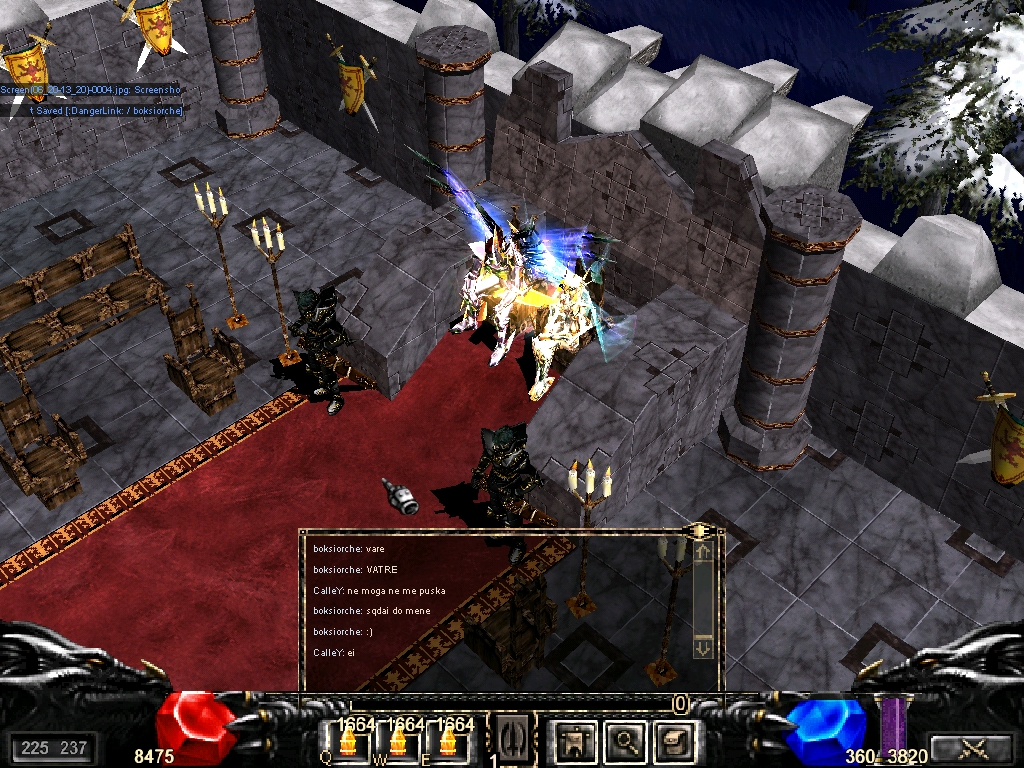Click the chat window resize handle
The height and width of the screenshot is (768, 1024).
tap(701, 530)
